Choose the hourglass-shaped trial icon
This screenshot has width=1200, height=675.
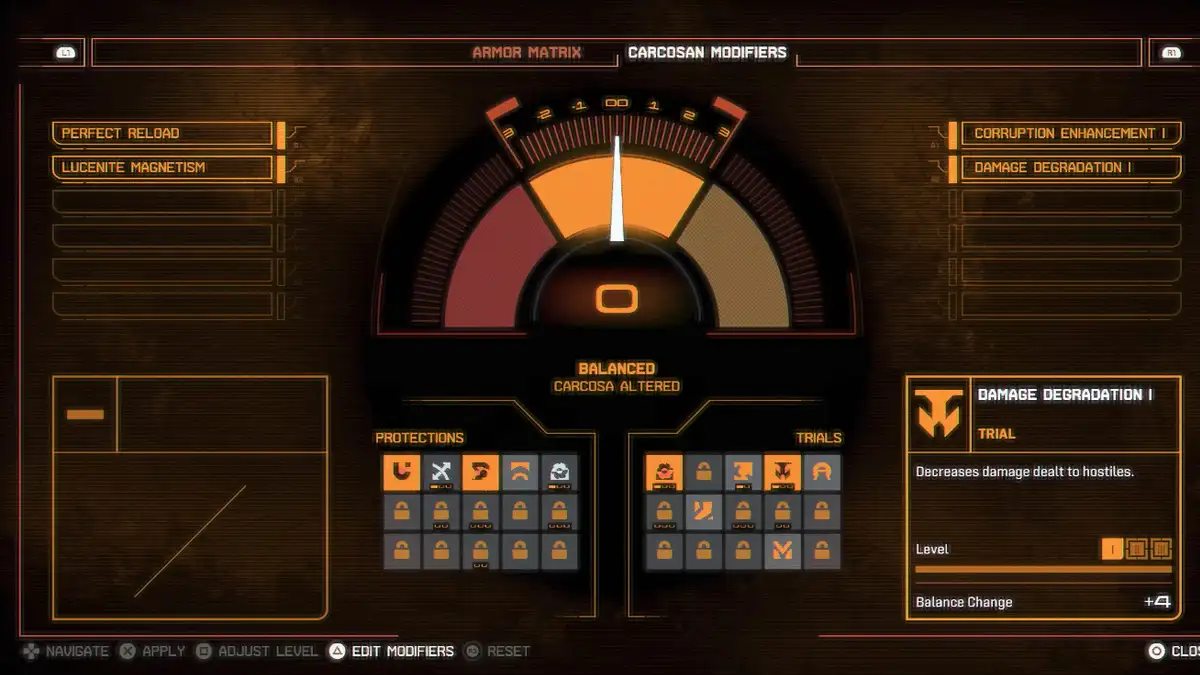tap(742, 472)
